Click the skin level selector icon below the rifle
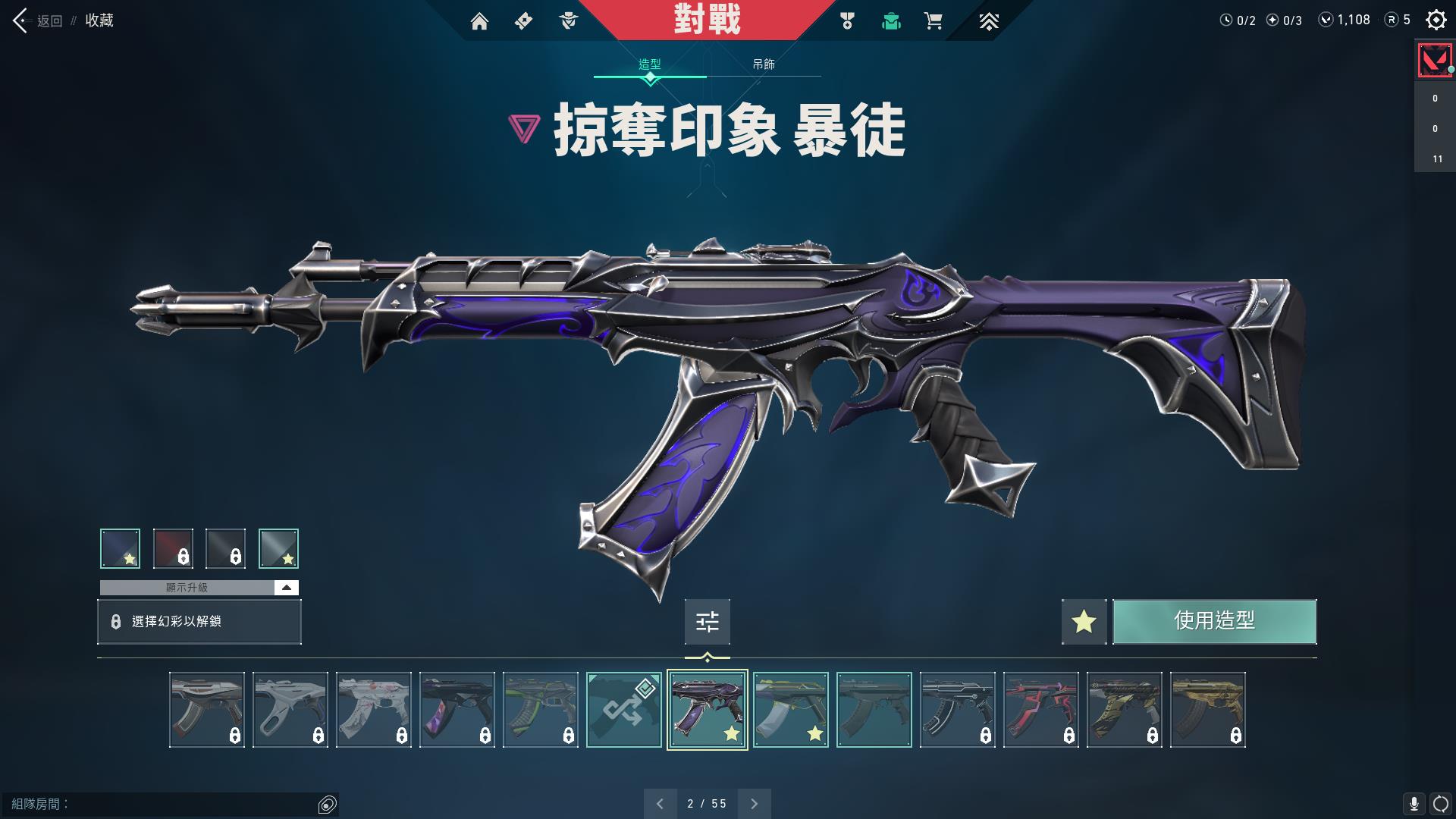The height and width of the screenshot is (819, 1456). [x=707, y=622]
